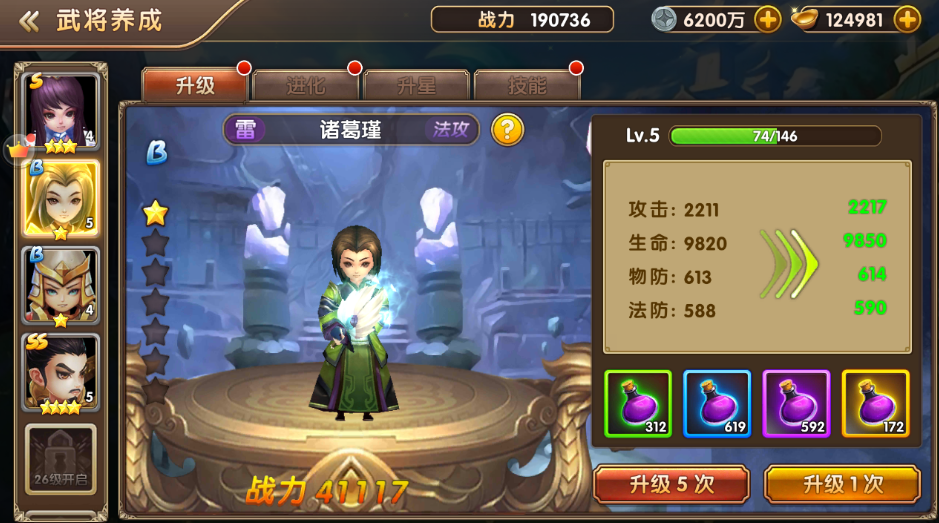Open the yellow question mark help

point(507,129)
